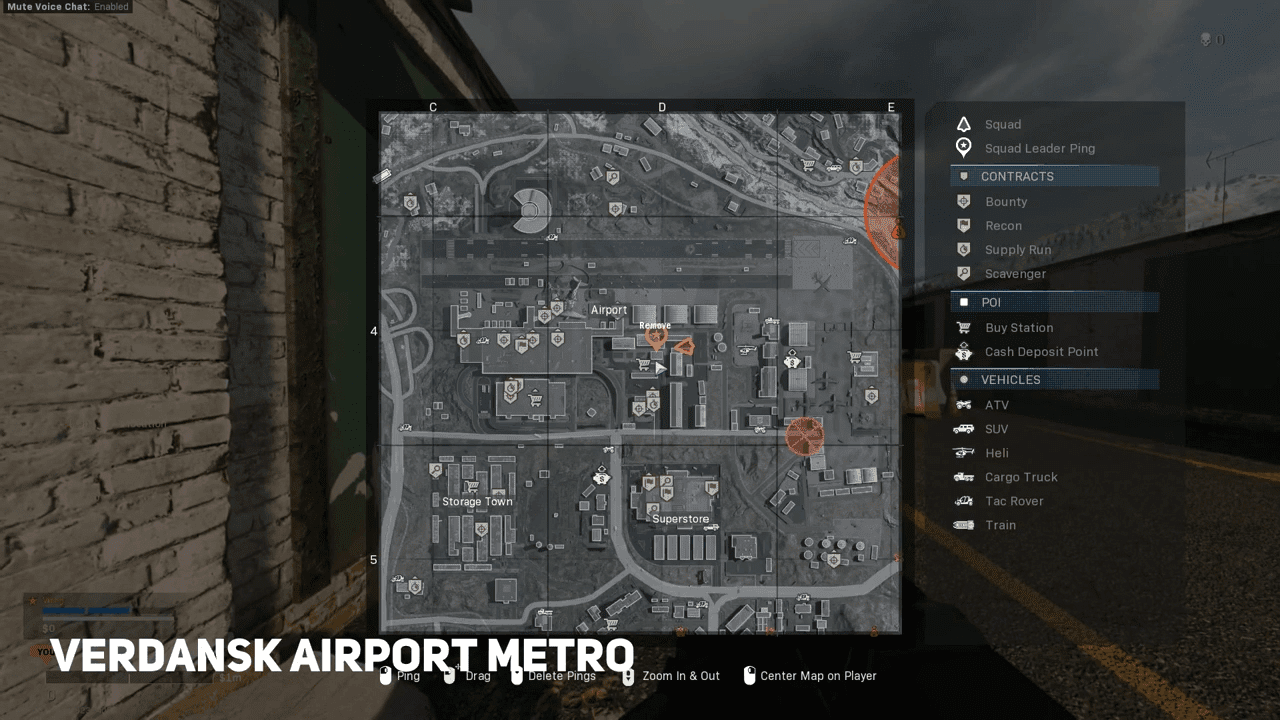Click the Squad Leader Ping icon
Screen dimensions: 1280x720
point(963,148)
